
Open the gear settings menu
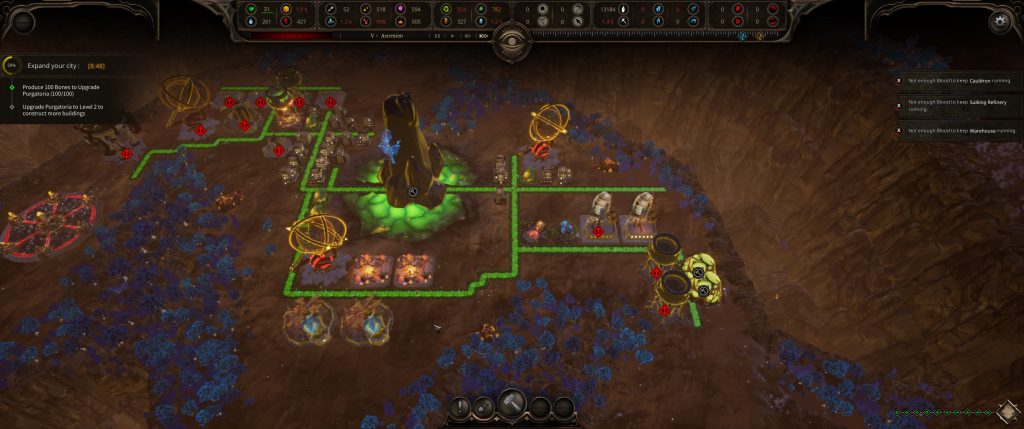997,20
